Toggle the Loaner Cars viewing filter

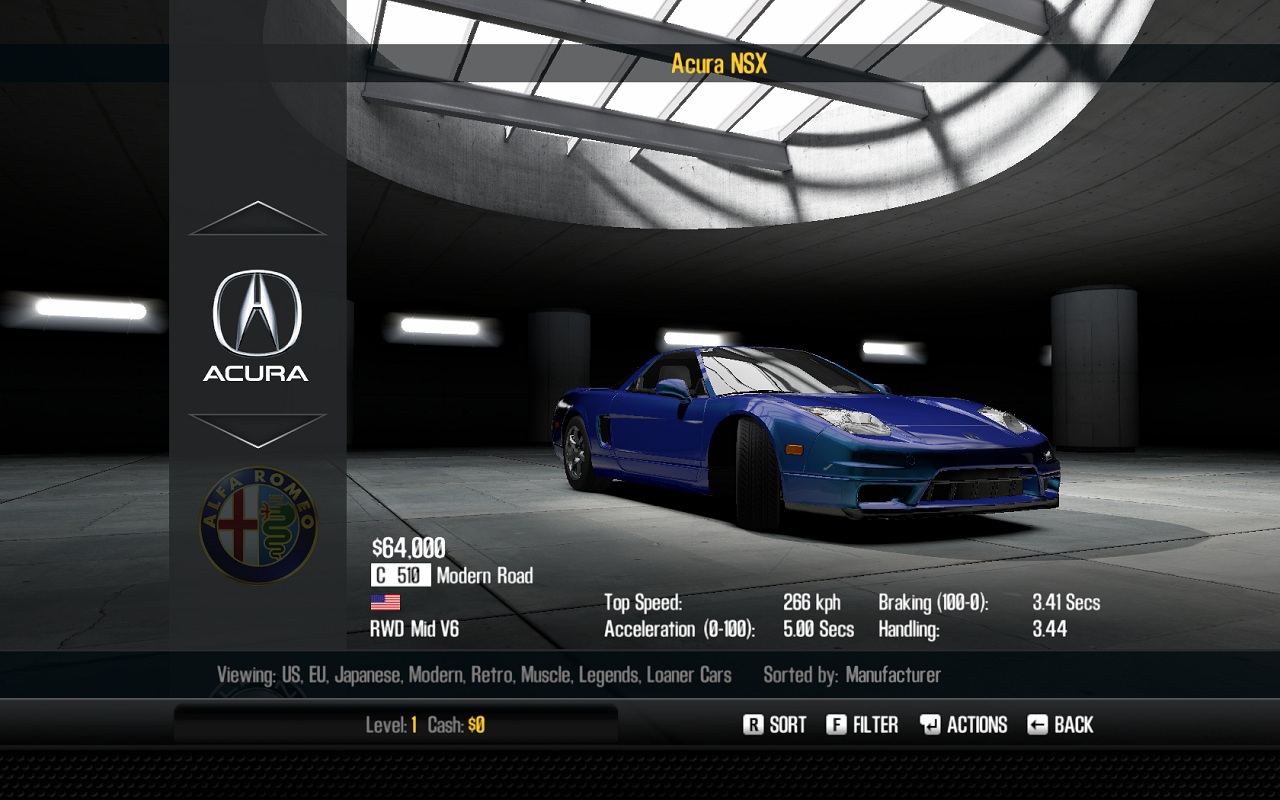698,675
